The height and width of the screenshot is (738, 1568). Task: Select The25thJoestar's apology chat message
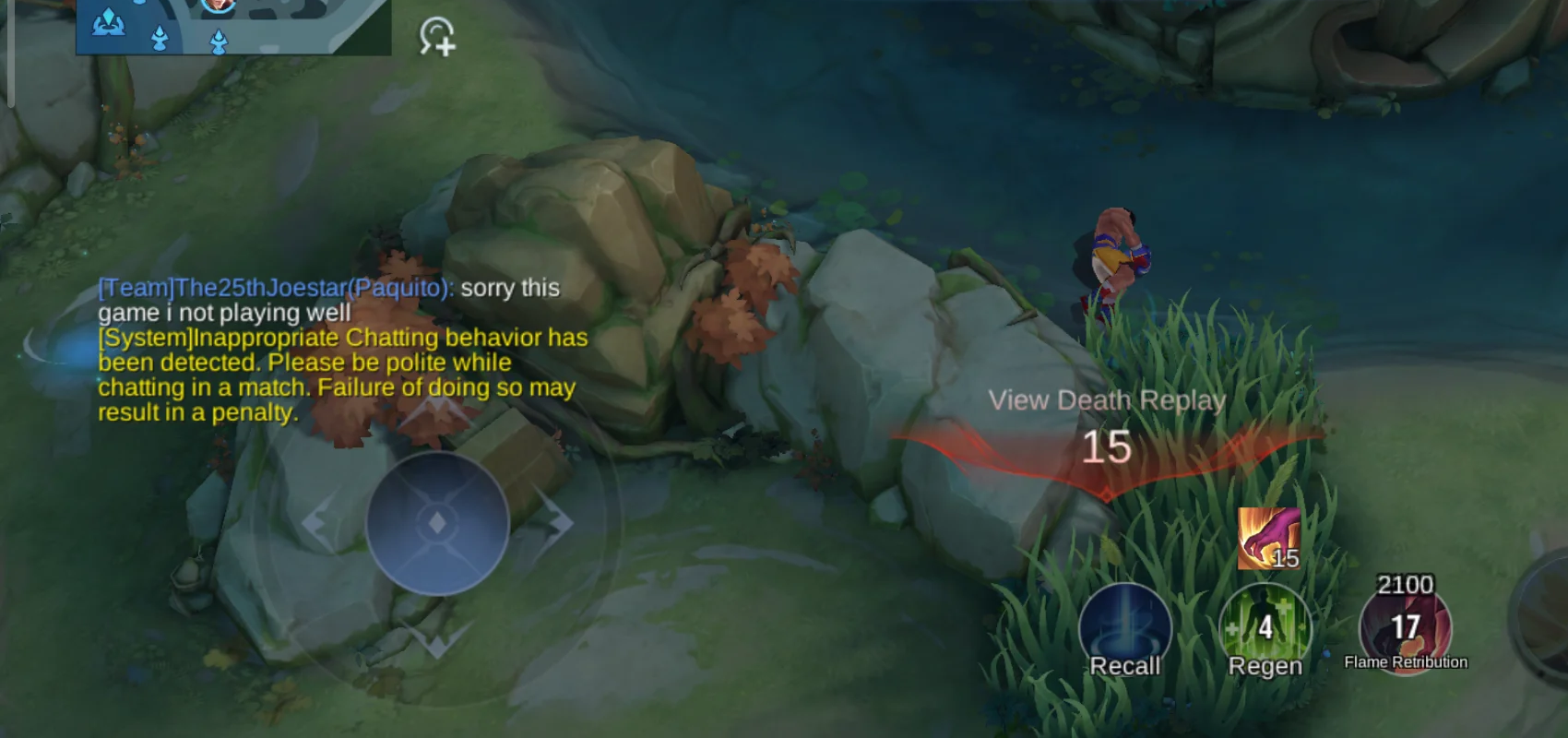pyautogui.click(x=327, y=300)
